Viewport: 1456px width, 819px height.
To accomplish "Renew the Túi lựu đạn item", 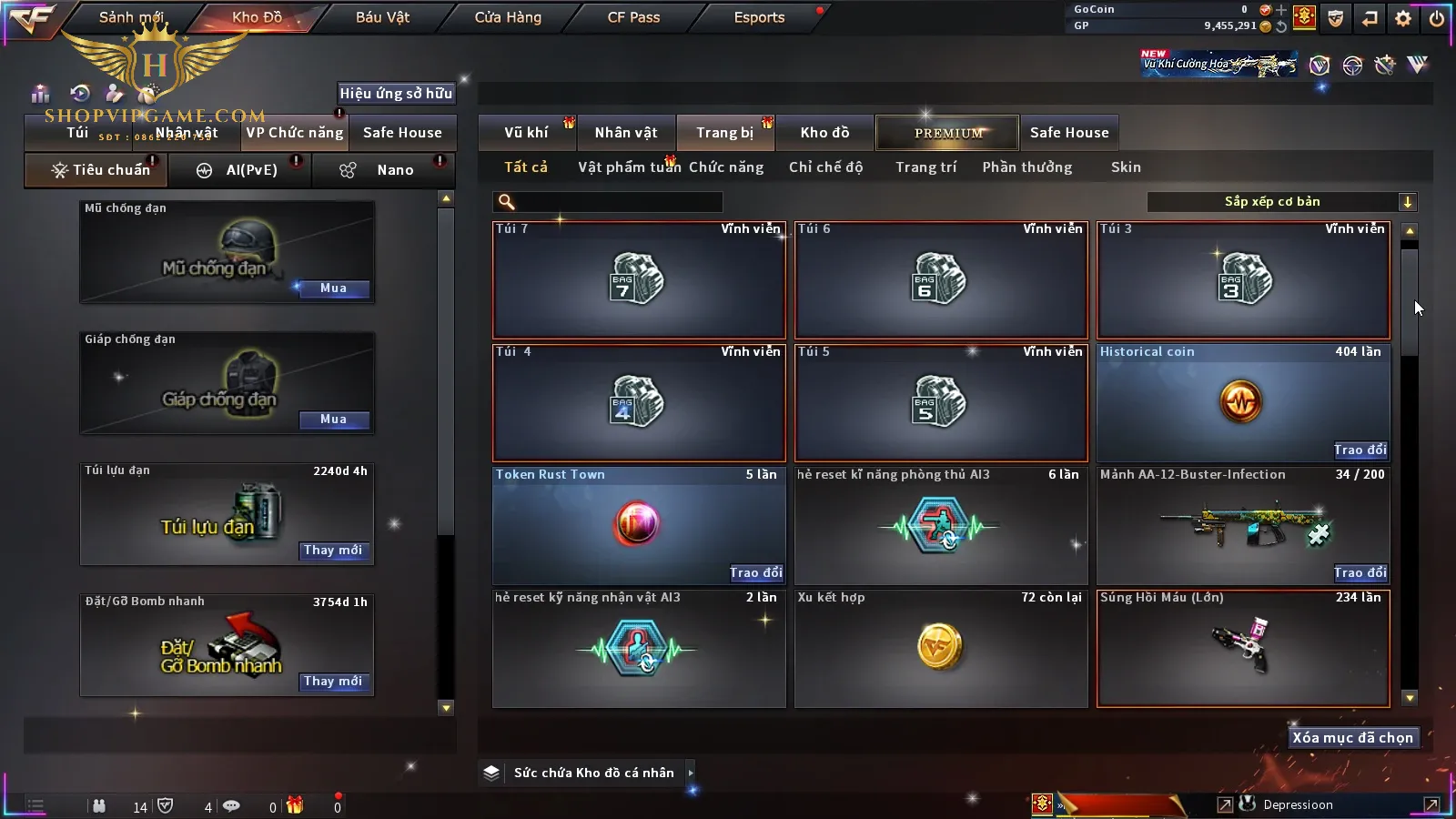I will (x=333, y=551).
